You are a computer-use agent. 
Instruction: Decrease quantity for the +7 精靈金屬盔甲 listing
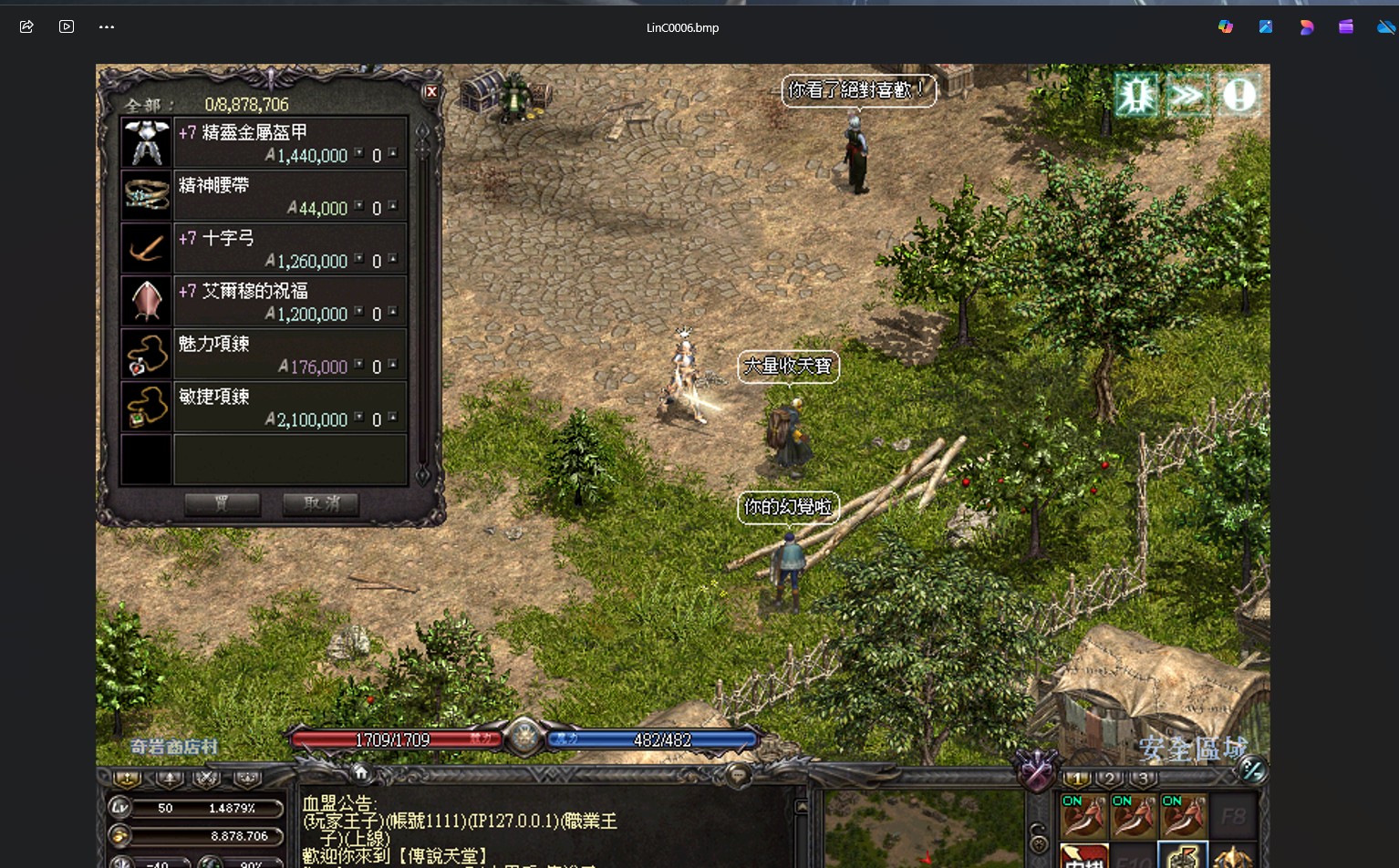coord(359,153)
